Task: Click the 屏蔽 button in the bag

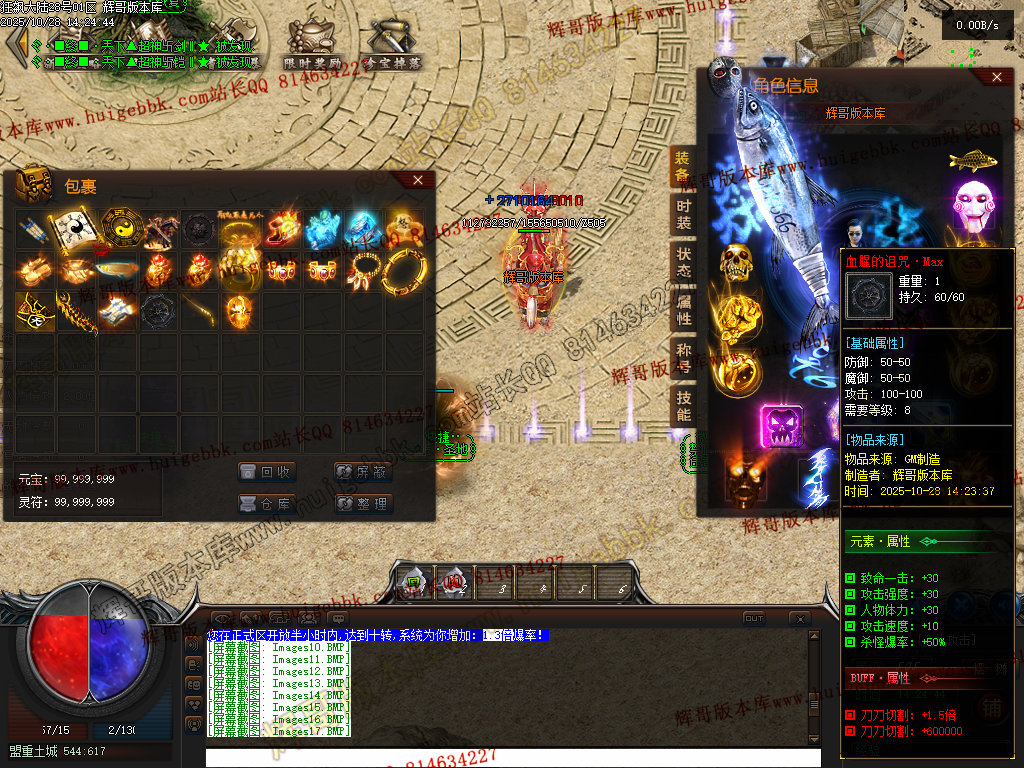Action: 362,472
